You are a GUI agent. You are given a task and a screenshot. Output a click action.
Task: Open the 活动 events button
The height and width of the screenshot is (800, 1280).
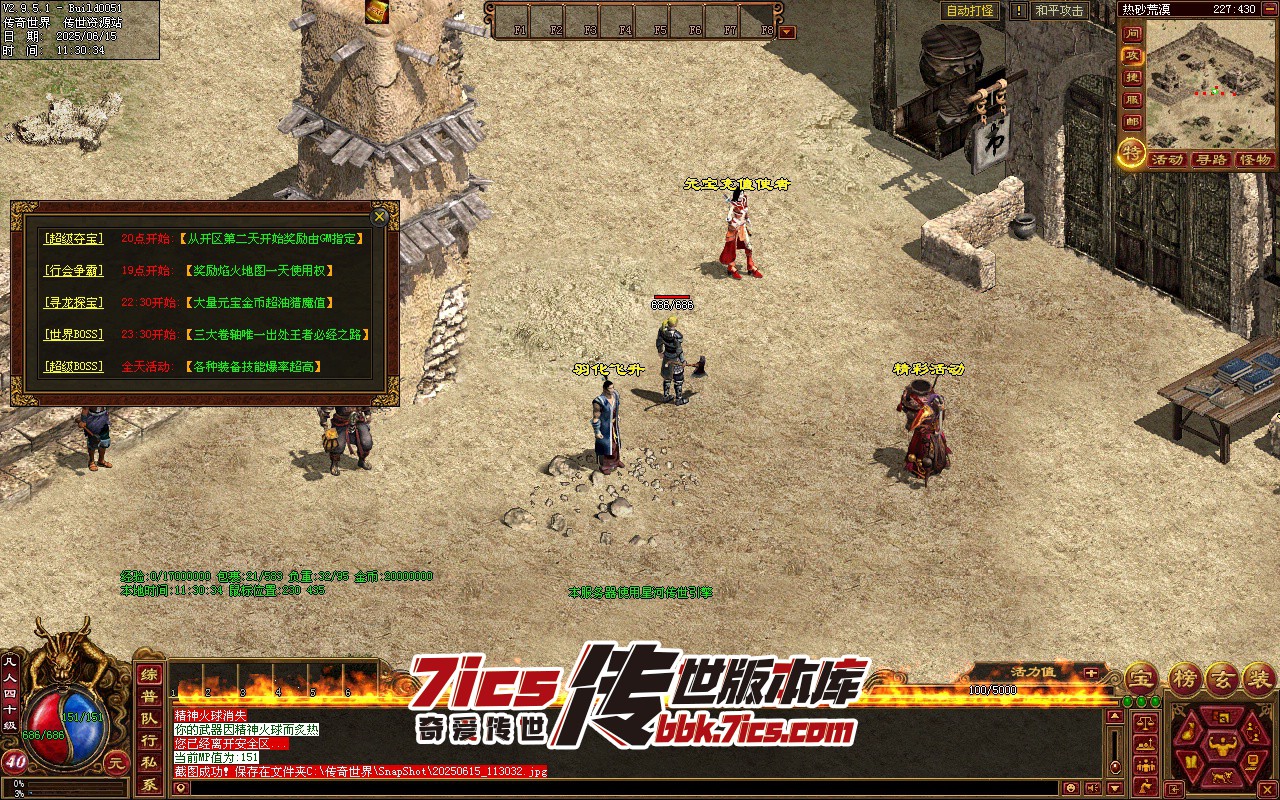(x=1166, y=160)
